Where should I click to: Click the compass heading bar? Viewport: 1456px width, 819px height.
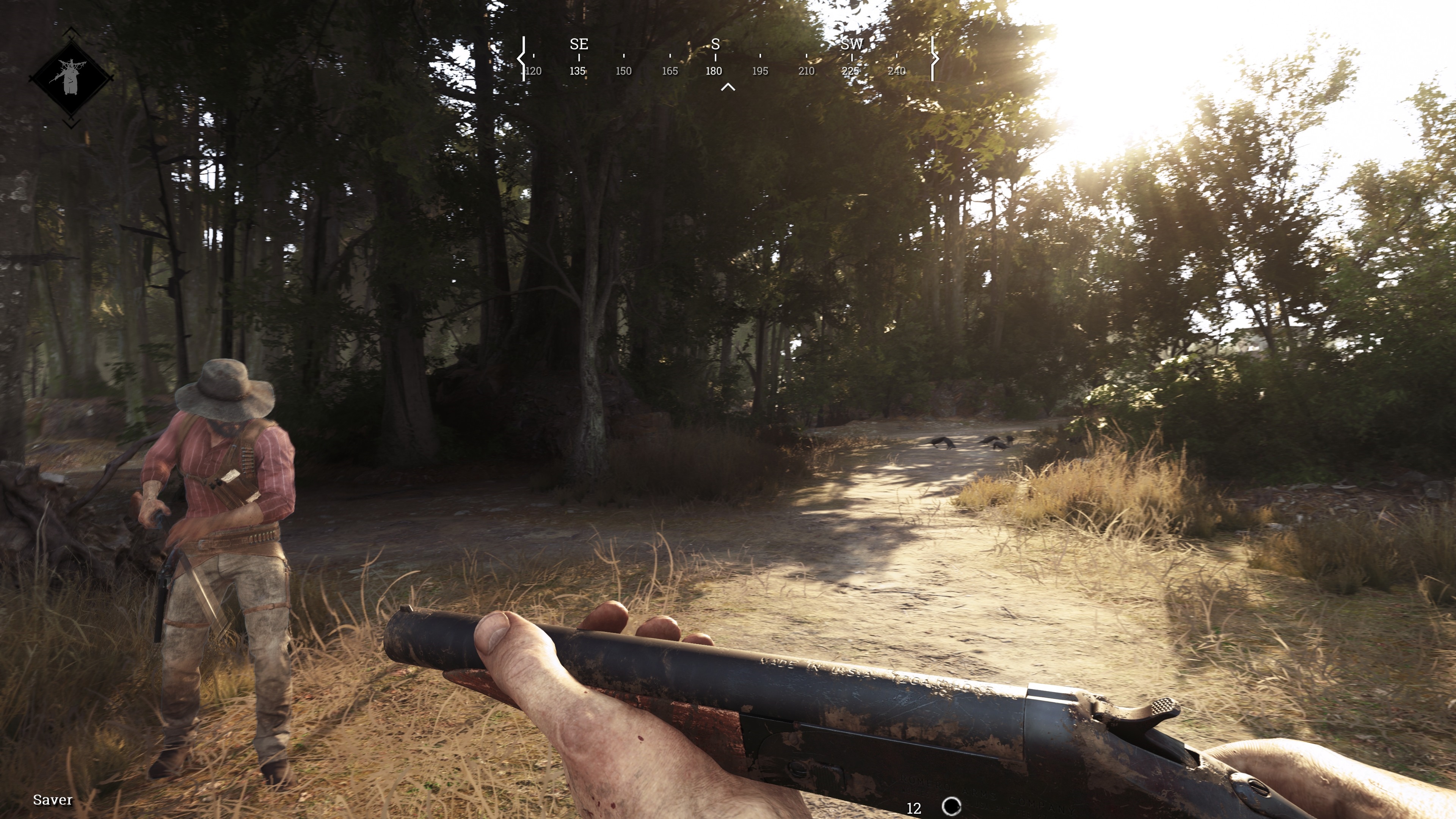tap(727, 58)
